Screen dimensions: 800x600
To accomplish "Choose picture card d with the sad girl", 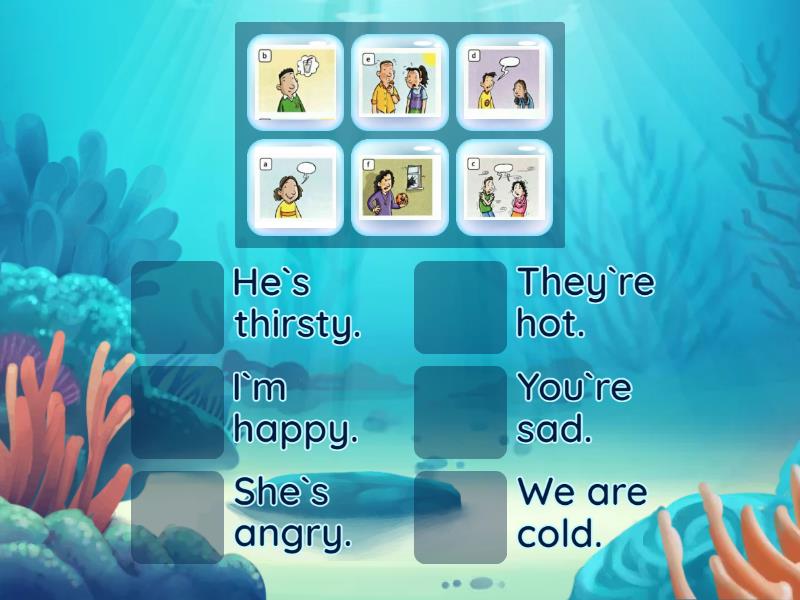I will tap(504, 83).
